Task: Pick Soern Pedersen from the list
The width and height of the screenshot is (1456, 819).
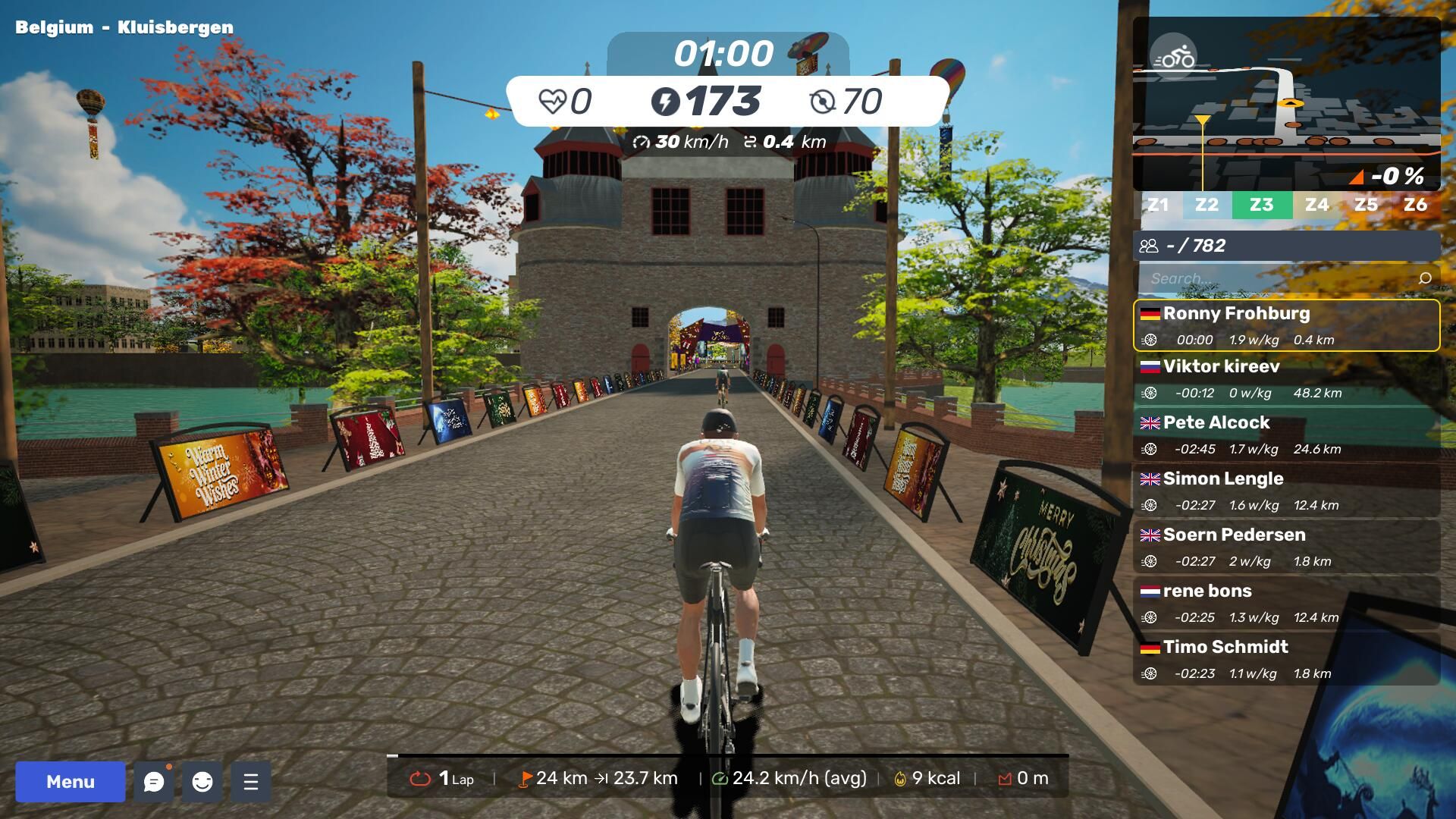Action: pyautogui.click(x=1286, y=547)
